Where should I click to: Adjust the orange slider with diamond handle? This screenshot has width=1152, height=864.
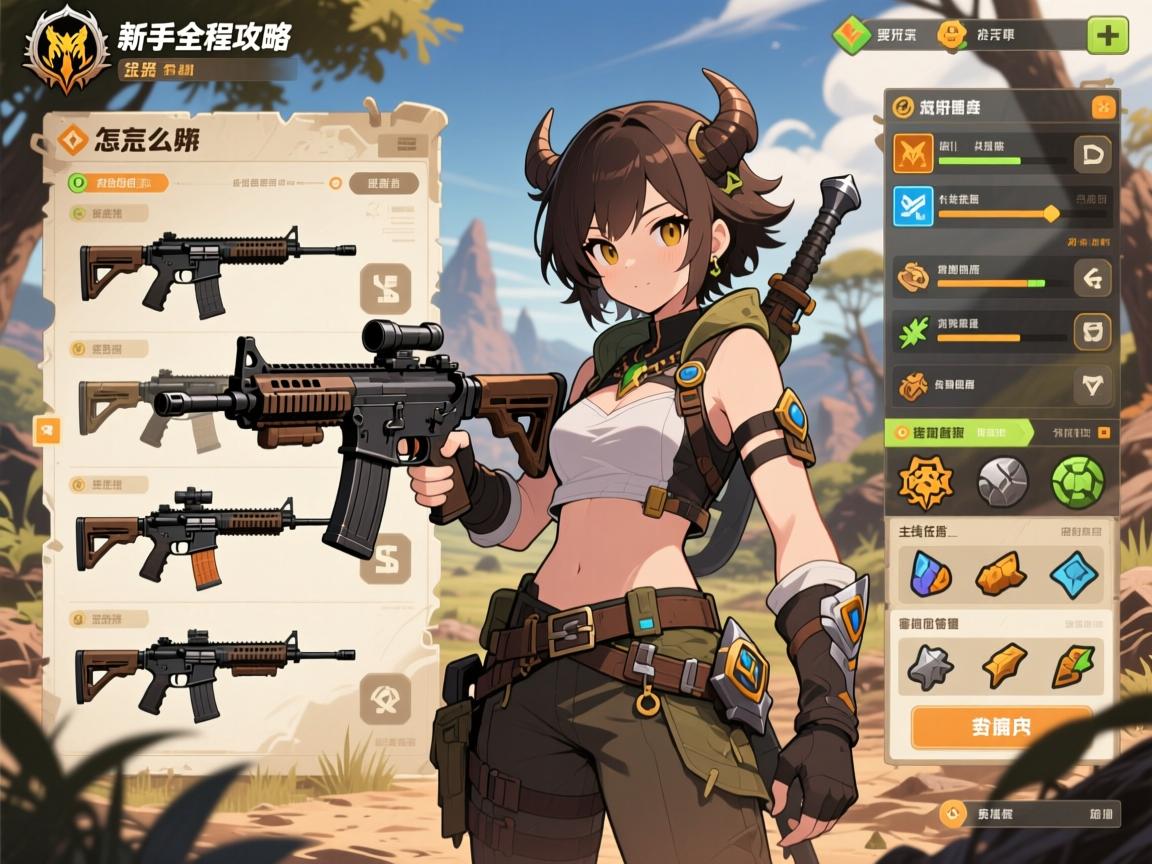[1051, 213]
